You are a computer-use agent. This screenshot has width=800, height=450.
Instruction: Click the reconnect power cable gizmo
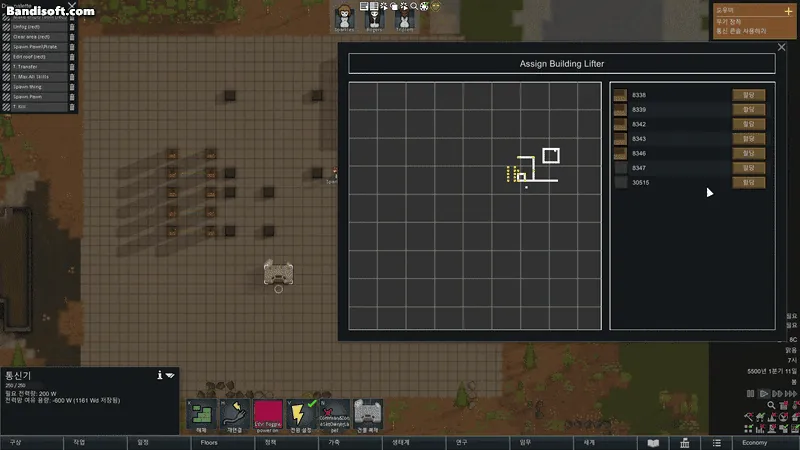[x=234, y=415]
